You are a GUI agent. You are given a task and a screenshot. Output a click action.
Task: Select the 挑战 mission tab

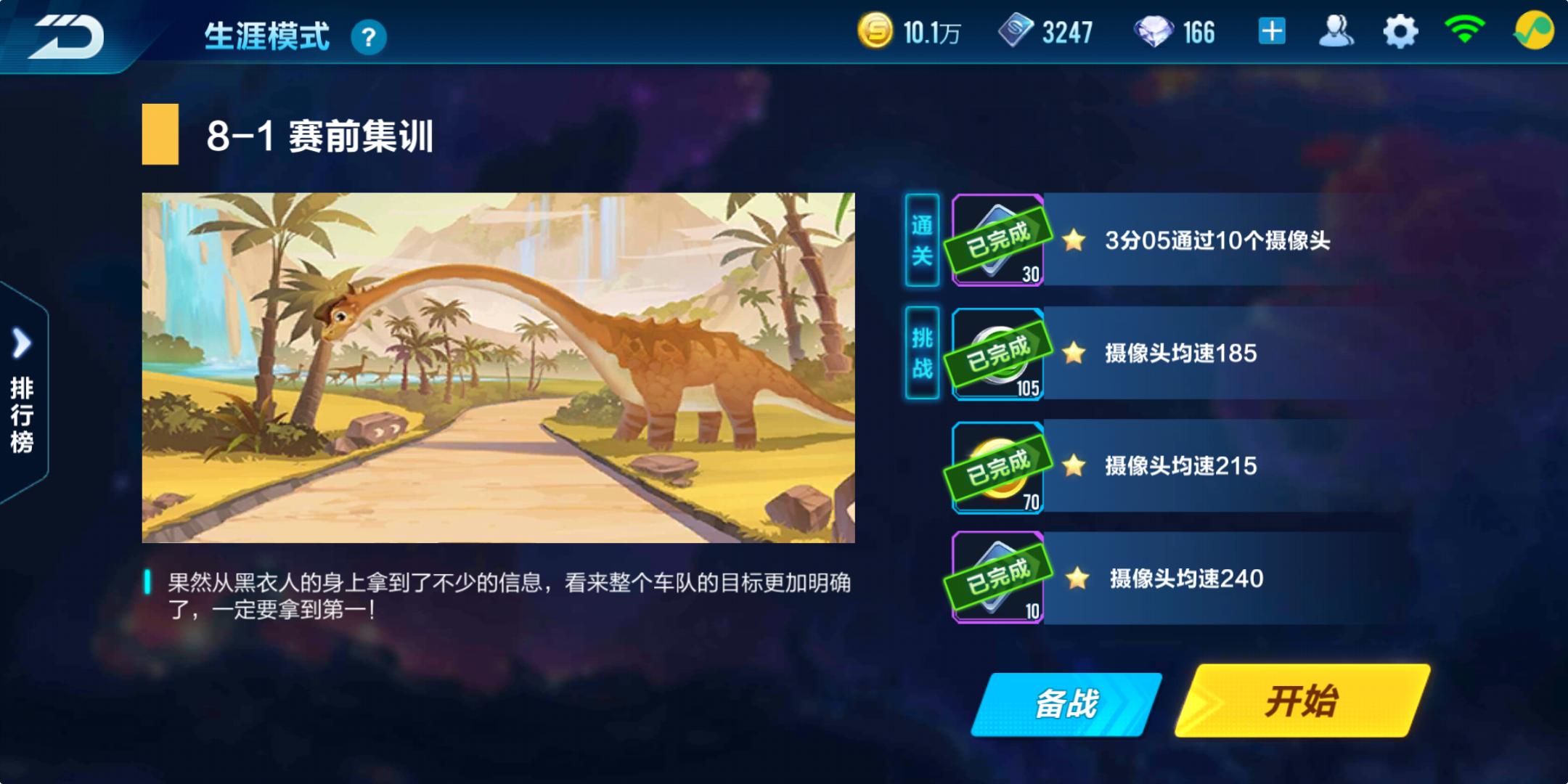(920, 352)
